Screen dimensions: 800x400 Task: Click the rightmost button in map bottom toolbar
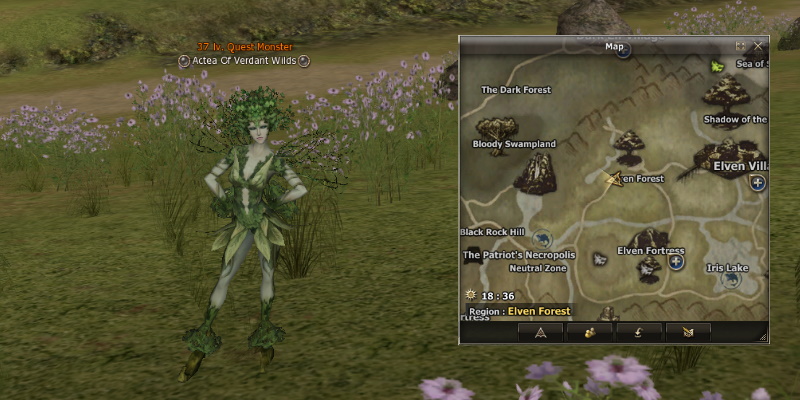(x=687, y=332)
